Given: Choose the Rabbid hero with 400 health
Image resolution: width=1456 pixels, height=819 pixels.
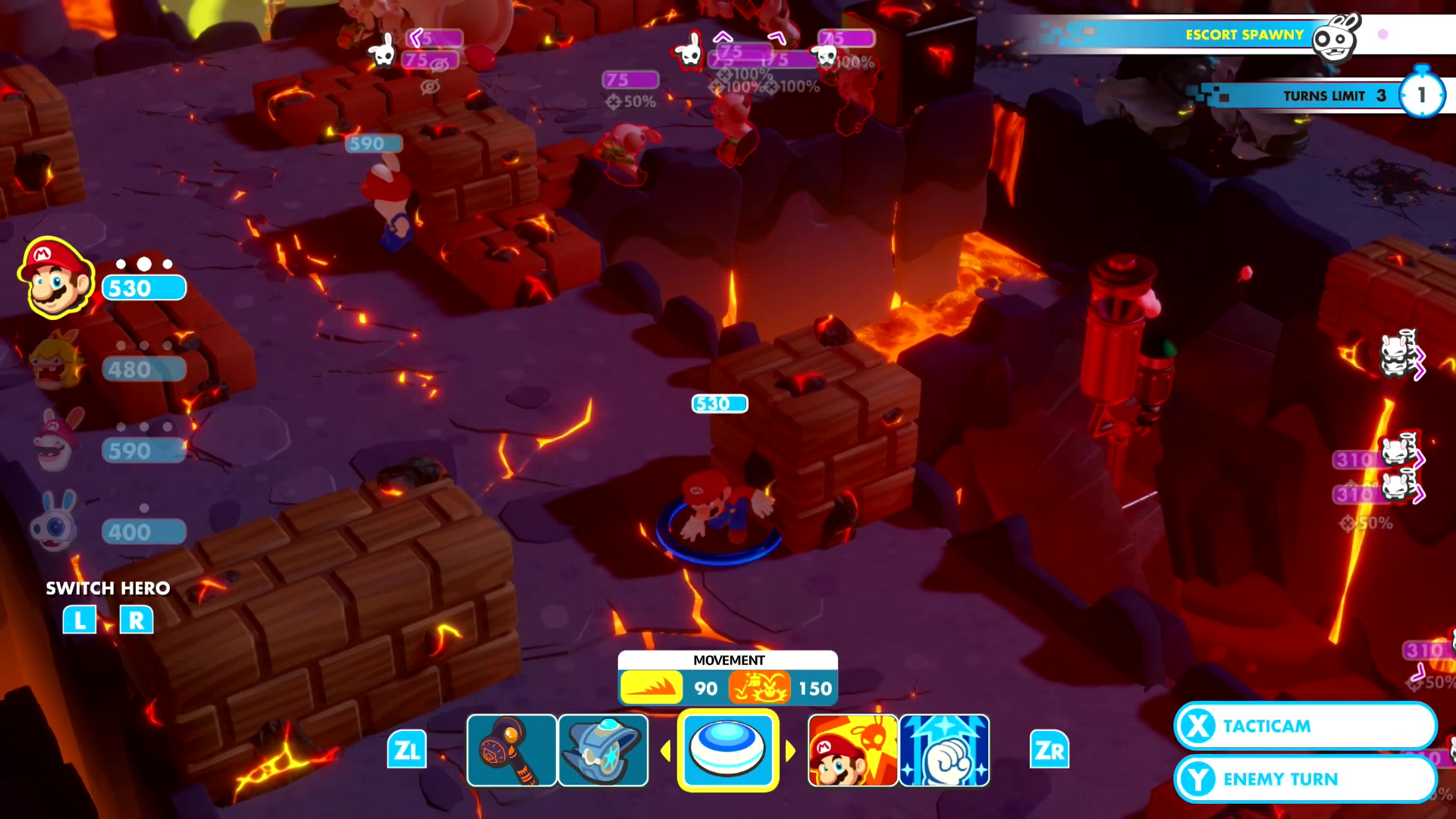Looking at the screenshot, I should [x=56, y=522].
